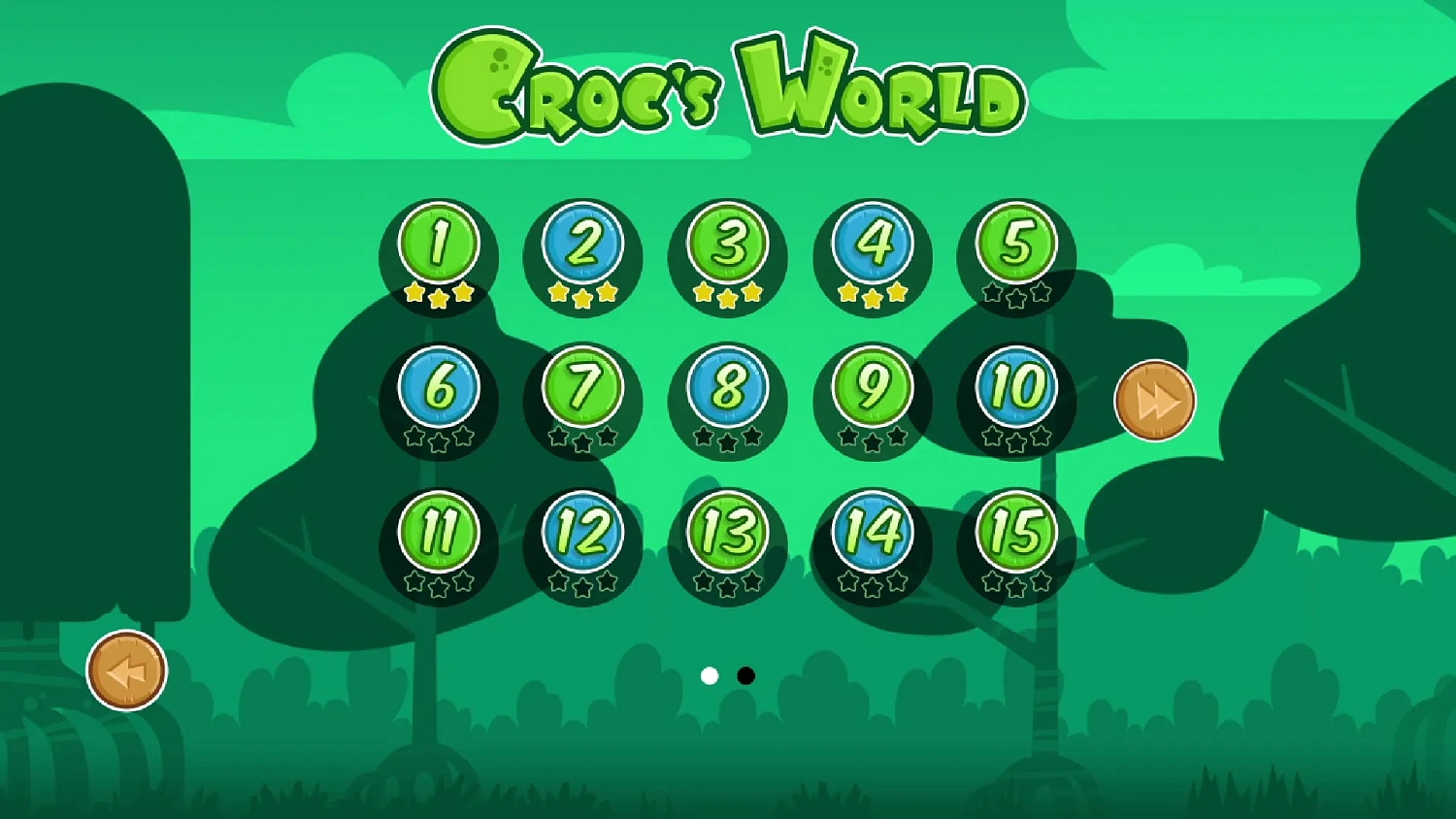The height and width of the screenshot is (819, 1456).
Task: Play level 4
Action: (871, 243)
